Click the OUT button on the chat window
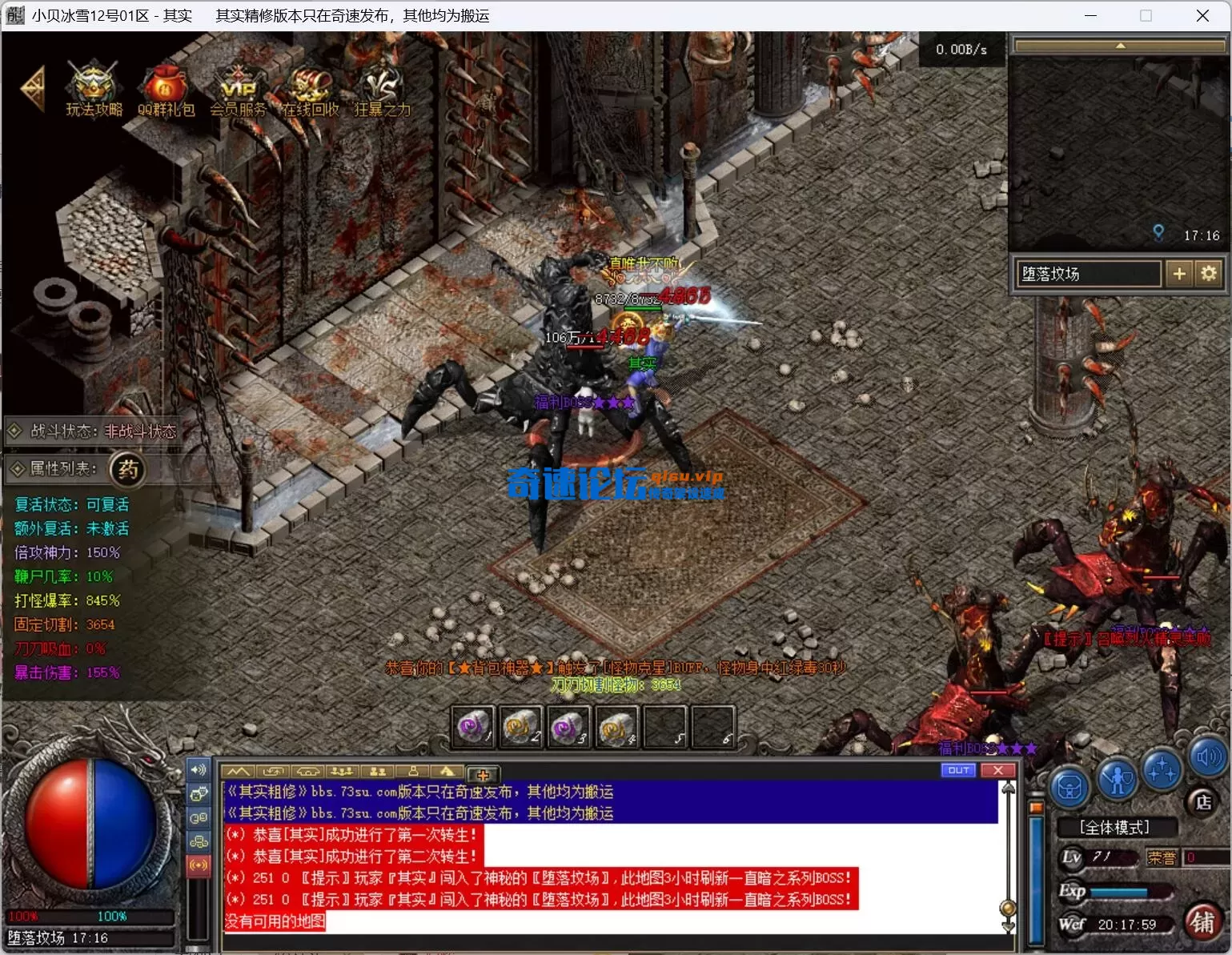Viewport: 1232px width, 955px height. pyautogui.click(x=959, y=770)
